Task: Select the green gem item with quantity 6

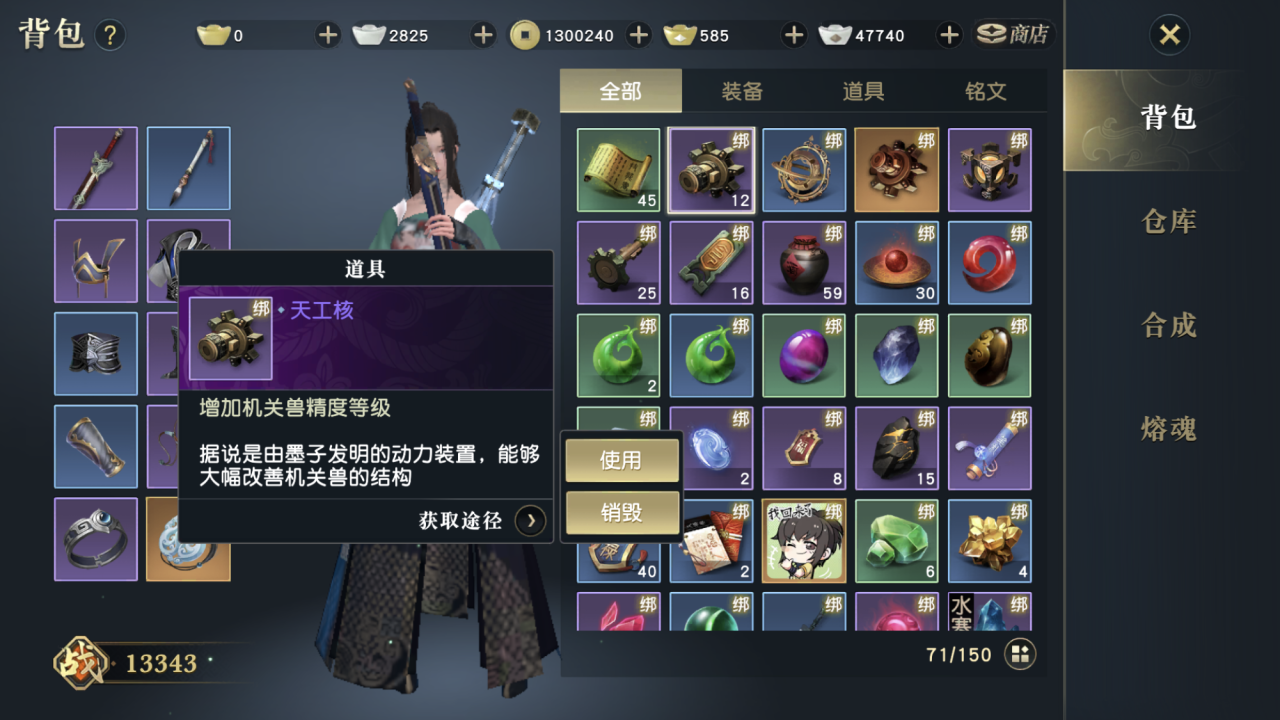Action: pyautogui.click(x=897, y=541)
